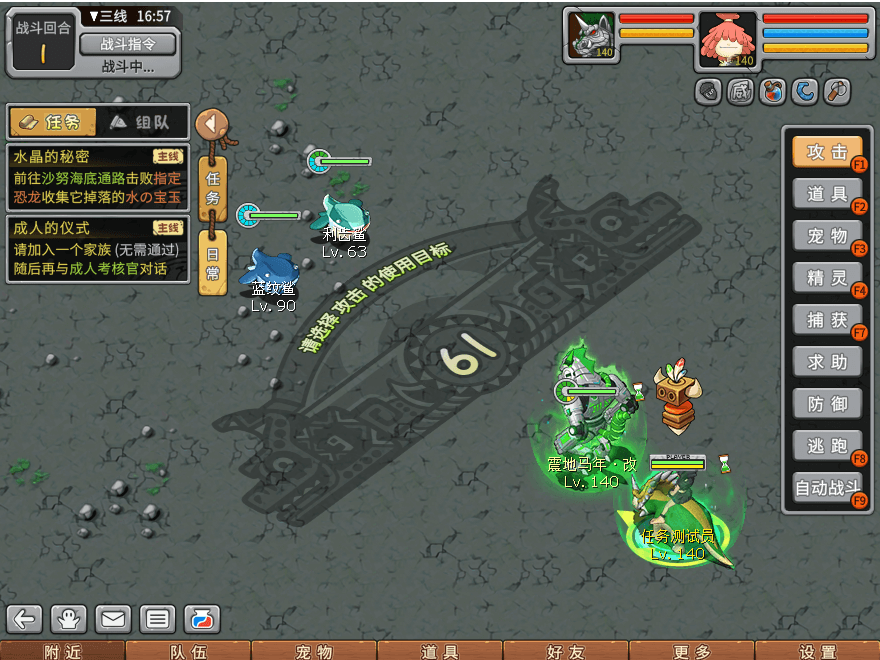Choose the 攻击 (Attack) command

coord(827,152)
